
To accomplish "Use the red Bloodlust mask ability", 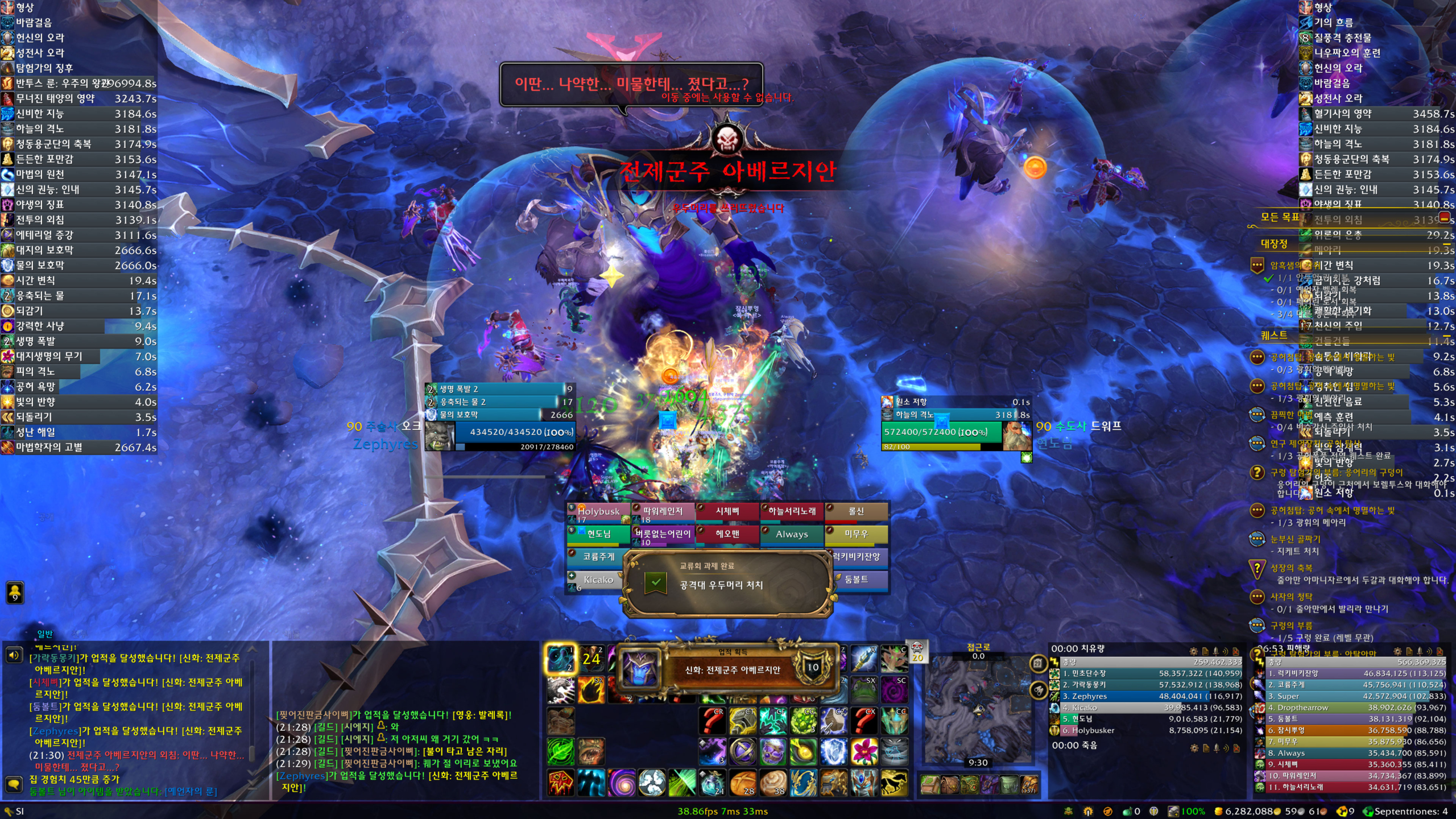I will (x=561, y=783).
